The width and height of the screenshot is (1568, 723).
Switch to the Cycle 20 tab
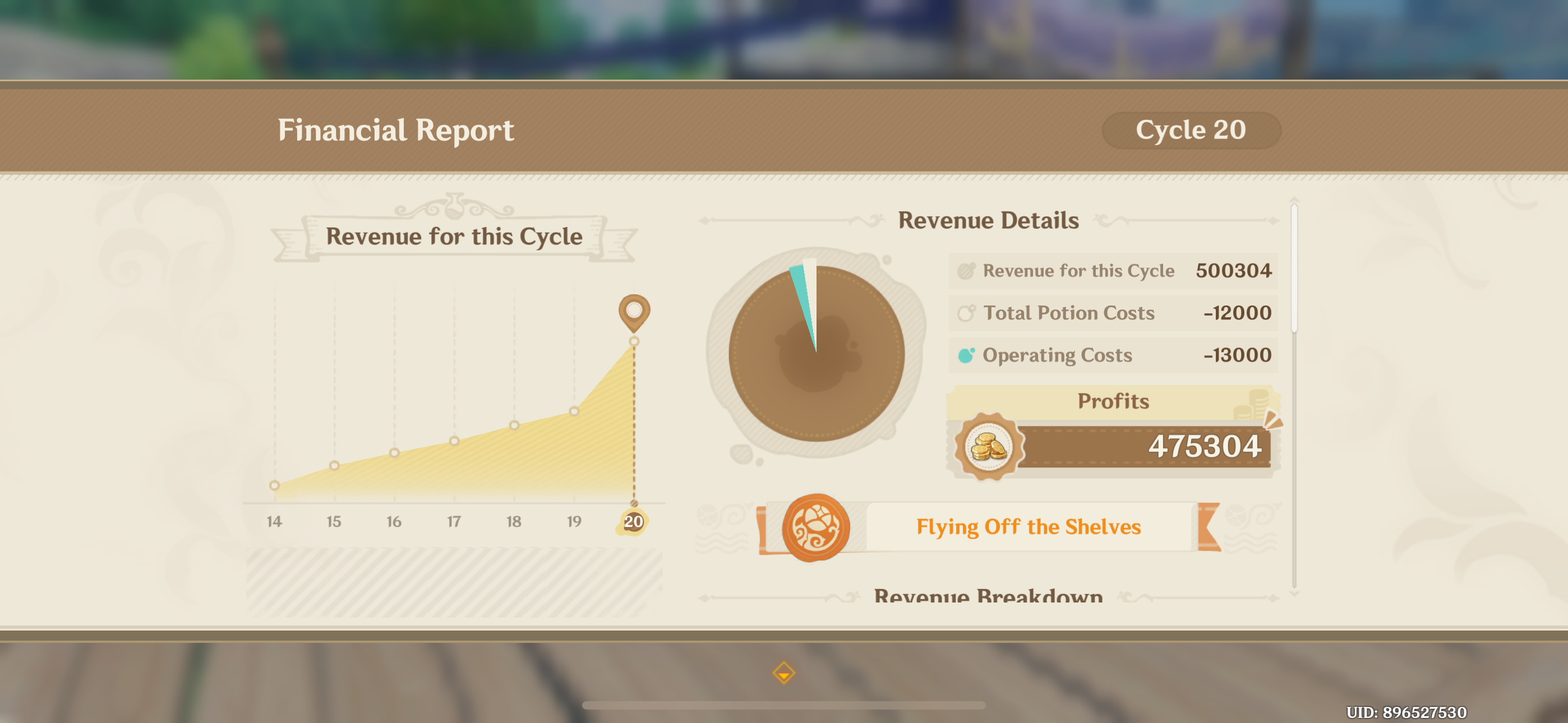[x=1191, y=129]
